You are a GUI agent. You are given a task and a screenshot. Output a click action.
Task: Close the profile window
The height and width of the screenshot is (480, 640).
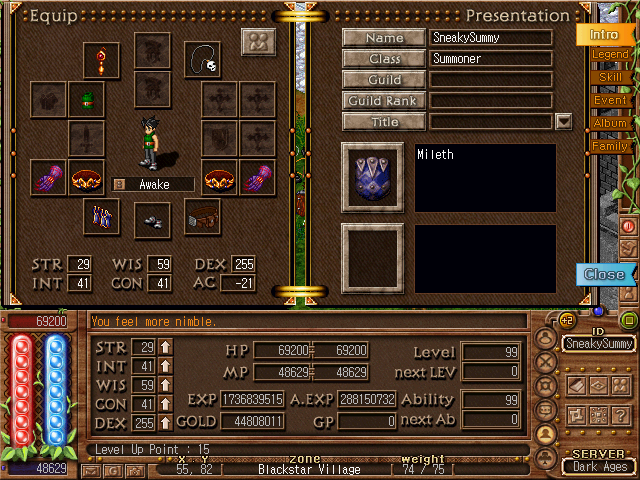[x=604, y=274]
